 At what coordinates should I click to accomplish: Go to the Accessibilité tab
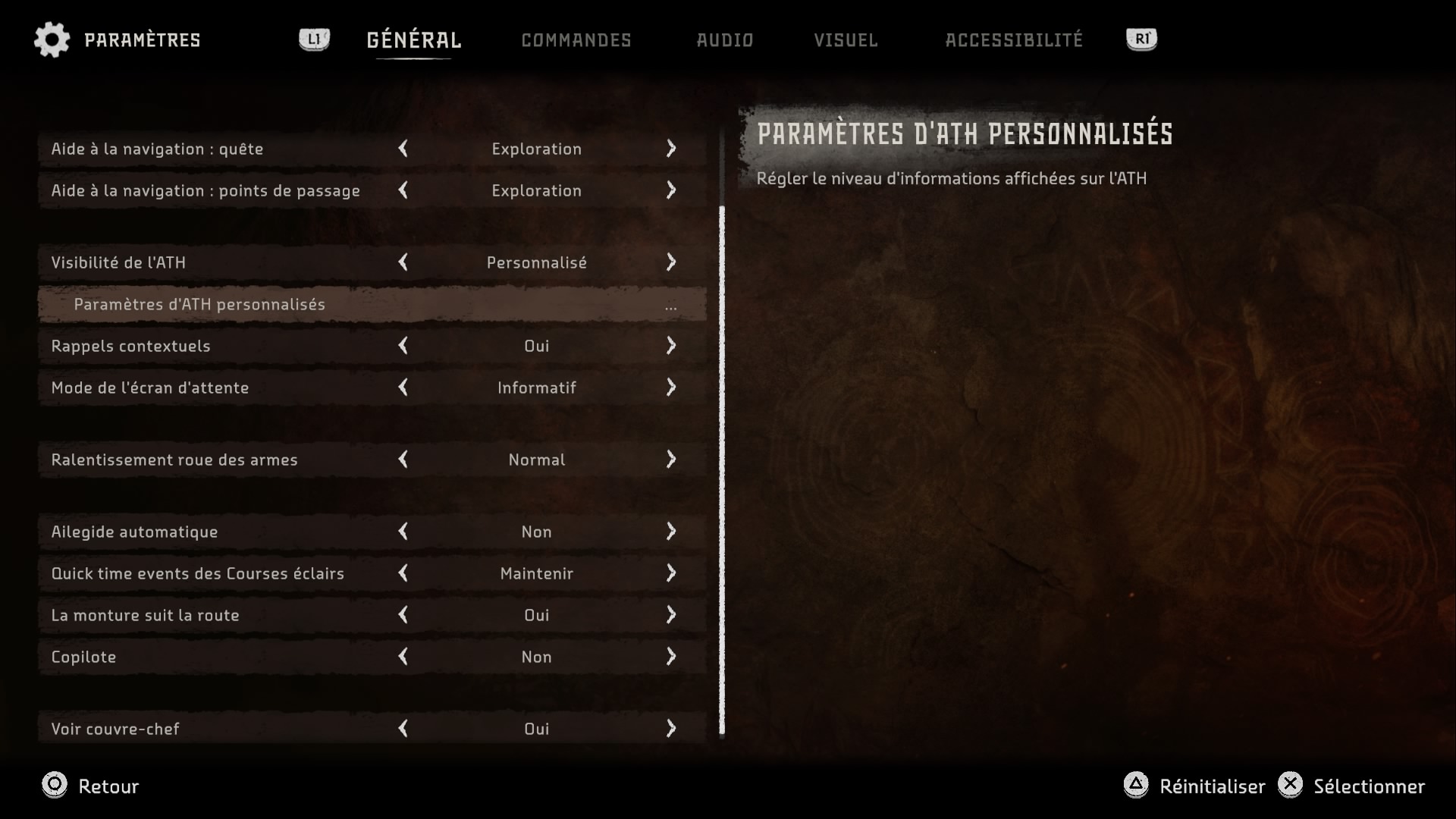[x=1013, y=40]
